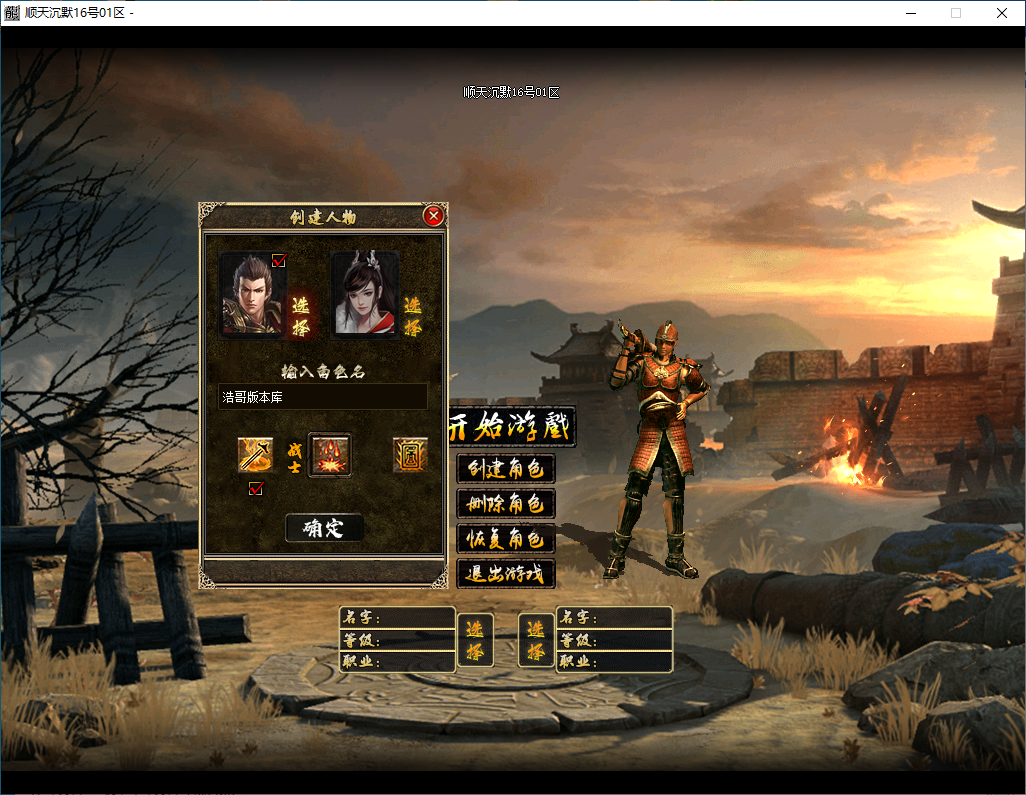Click 选择 beside the female portrait

tap(413, 316)
